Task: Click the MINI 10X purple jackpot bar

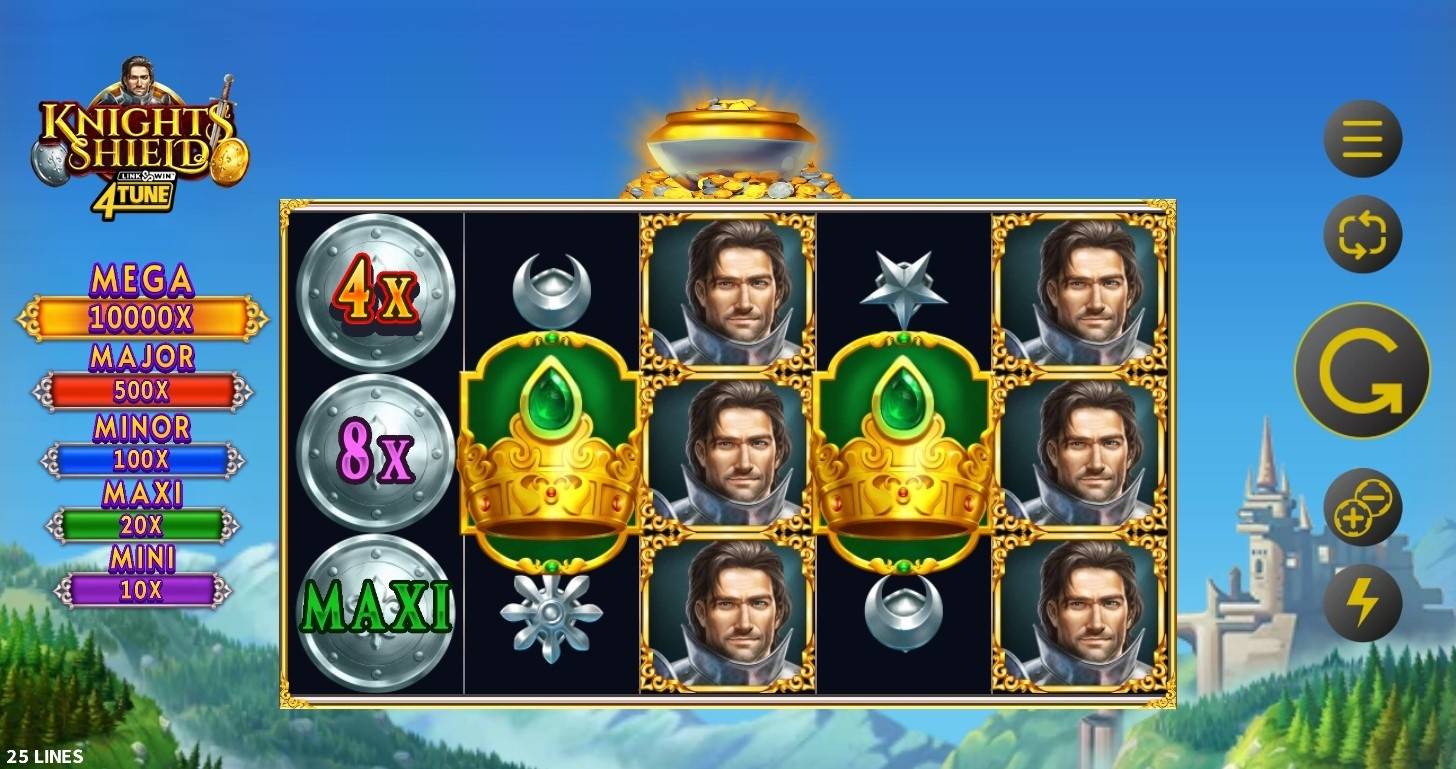Action: [x=140, y=588]
